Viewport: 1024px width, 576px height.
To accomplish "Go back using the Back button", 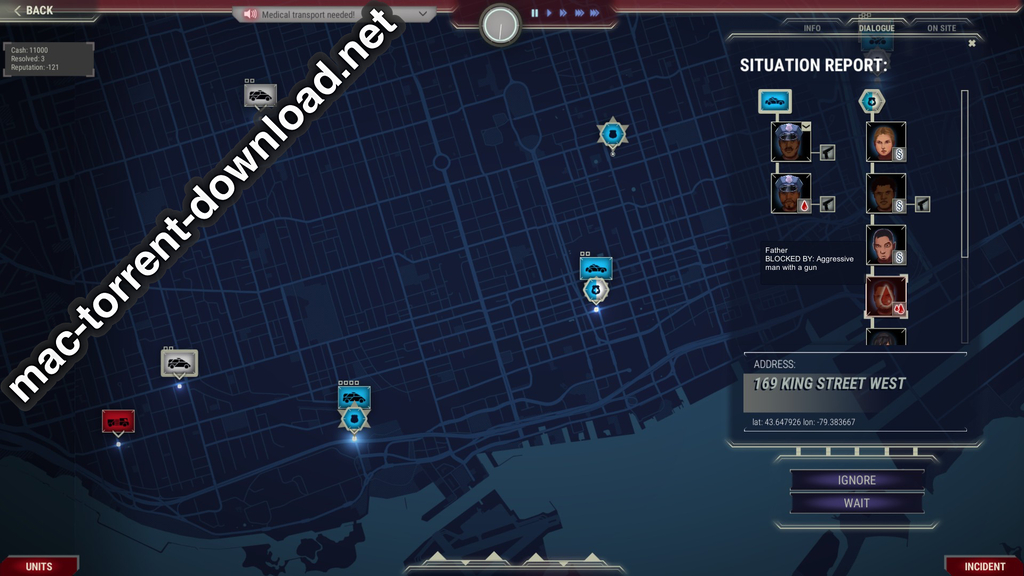I will (x=35, y=10).
